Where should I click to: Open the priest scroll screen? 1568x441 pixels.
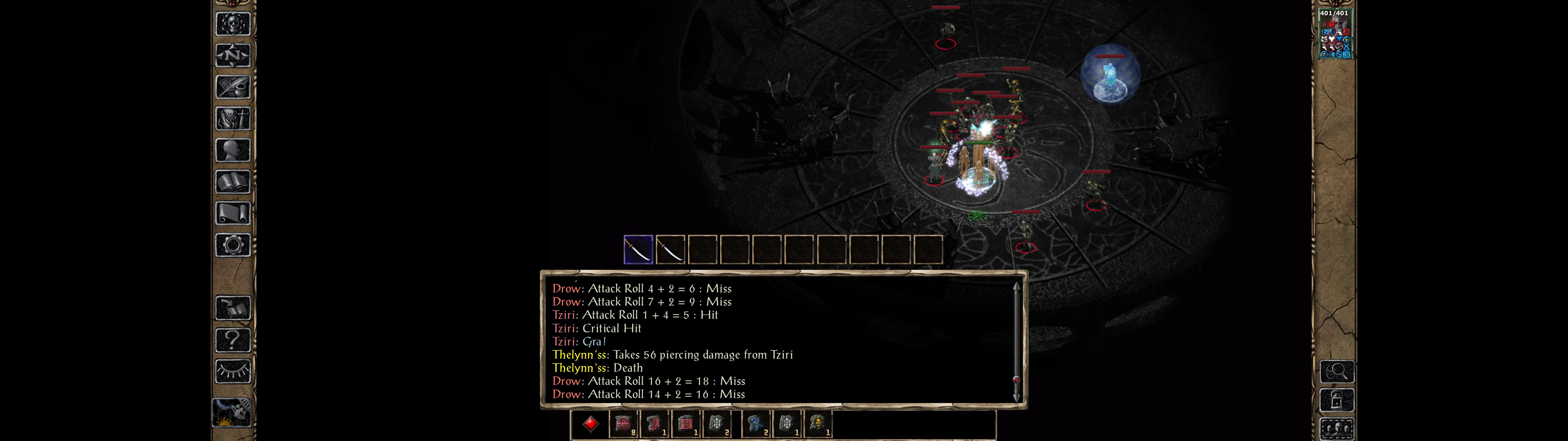[x=232, y=214]
